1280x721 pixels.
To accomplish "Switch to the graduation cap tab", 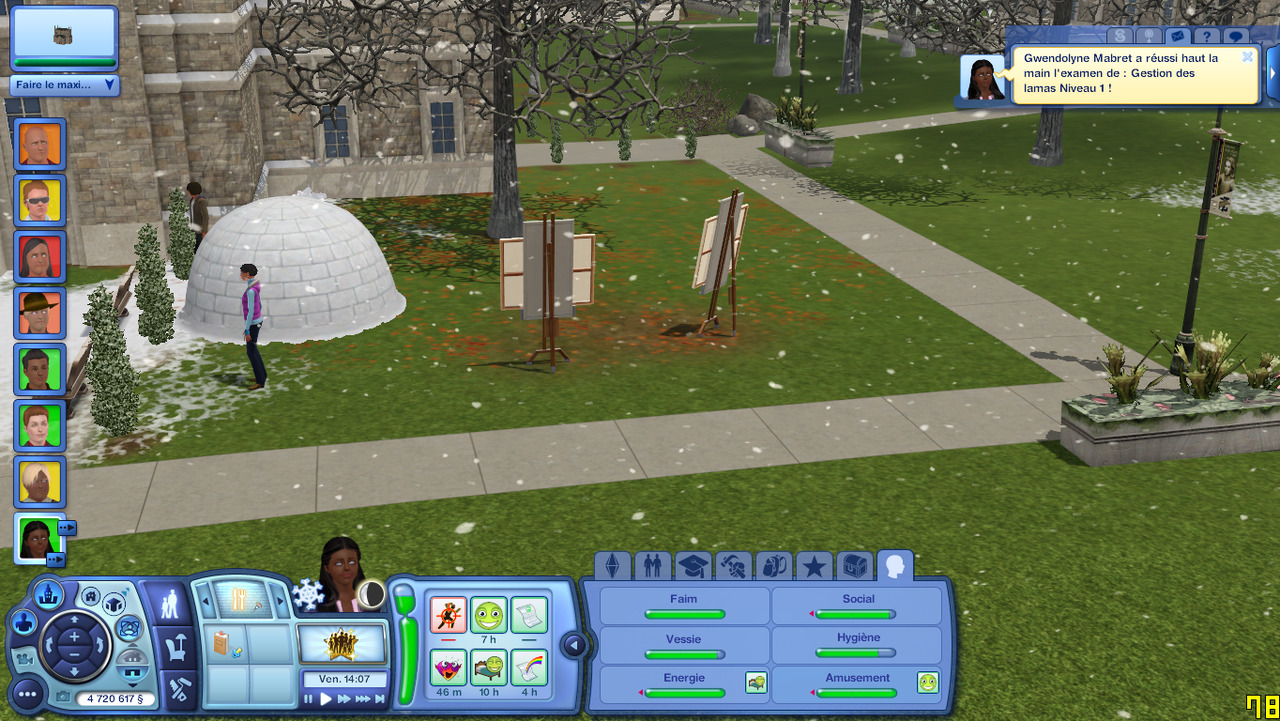I will [x=692, y=567].
